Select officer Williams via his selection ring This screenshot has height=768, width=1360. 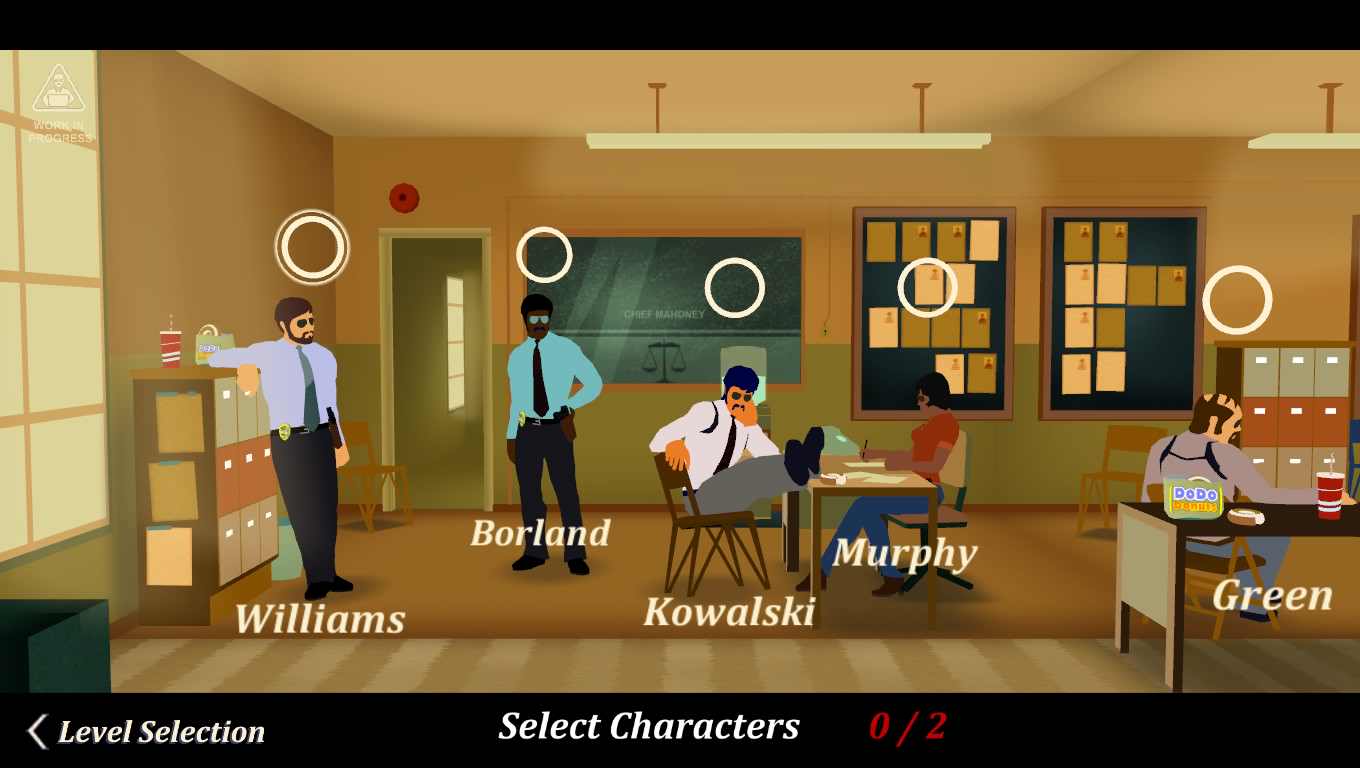312,247
